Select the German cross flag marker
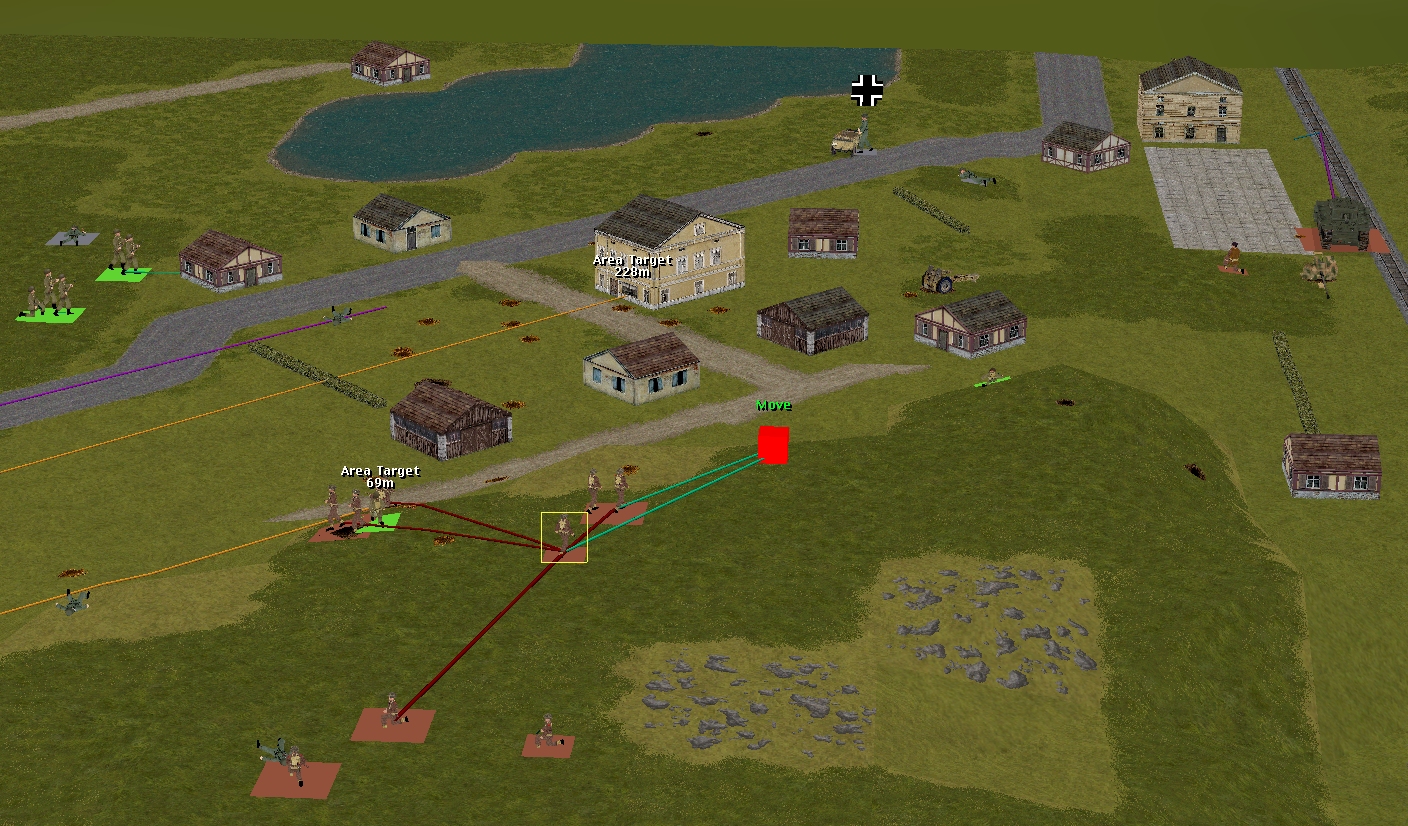The image size is (1408, 826). 867,90
